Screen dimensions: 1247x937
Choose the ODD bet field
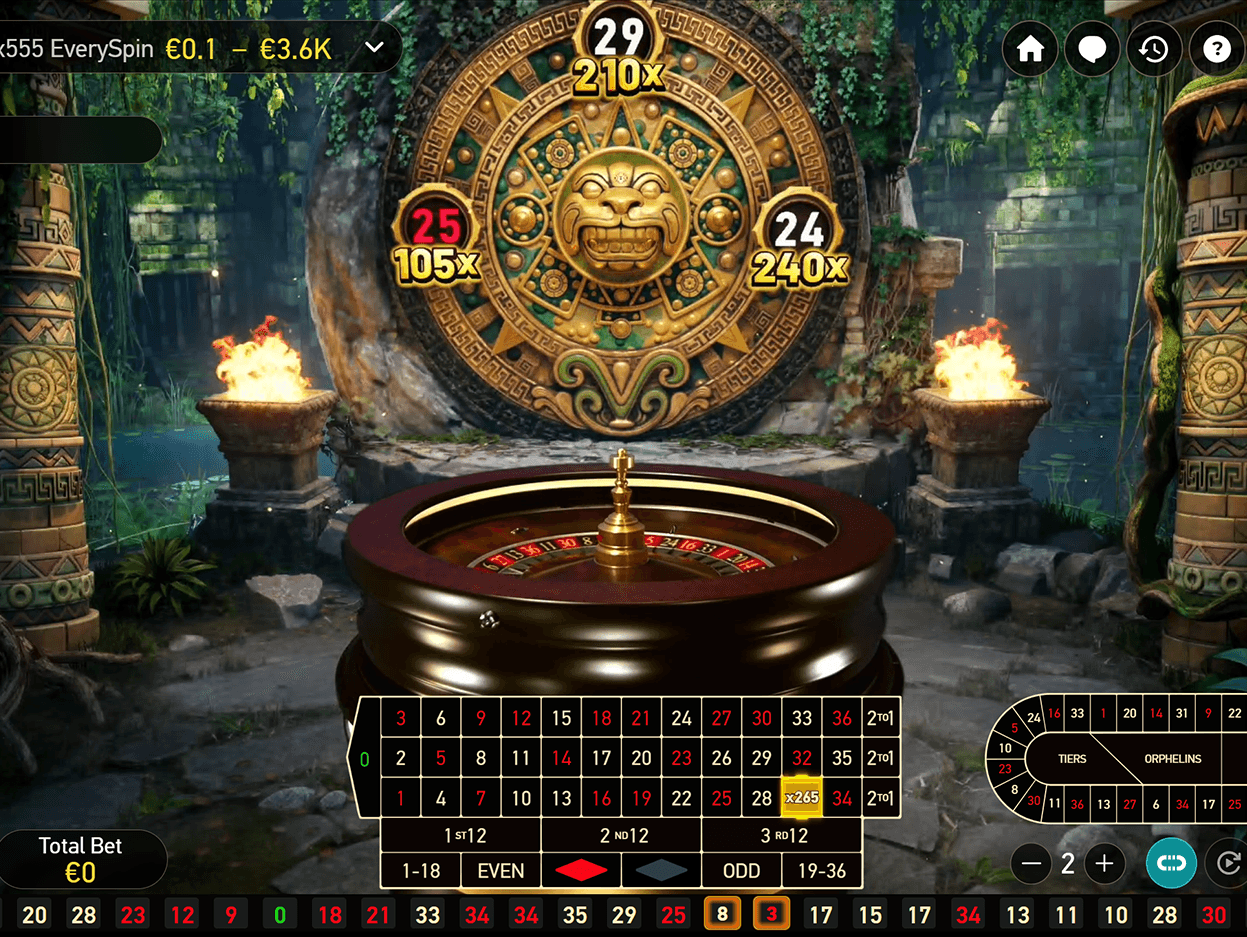741,871
